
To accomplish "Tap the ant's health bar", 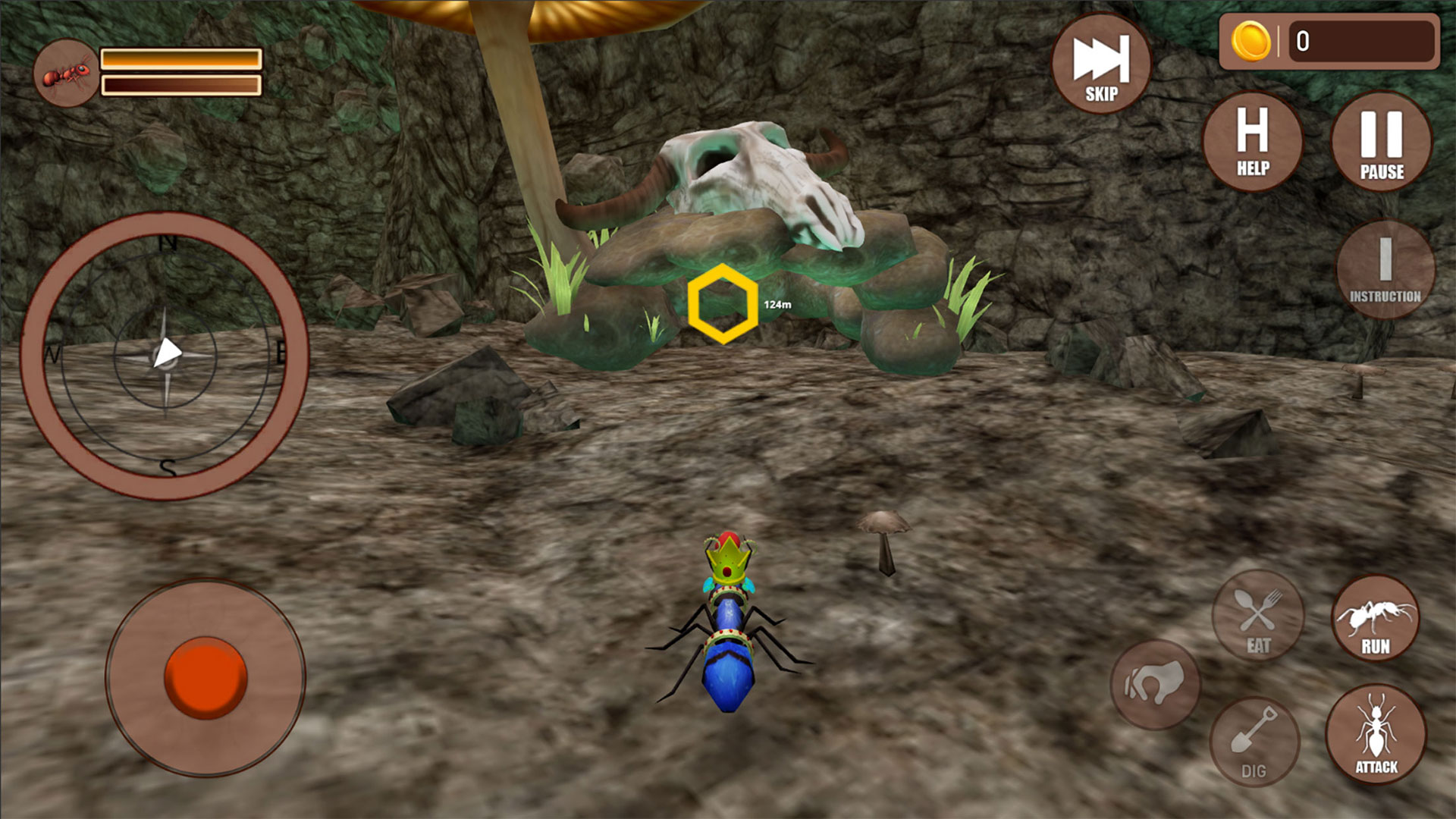I will (x=180, y=58).
